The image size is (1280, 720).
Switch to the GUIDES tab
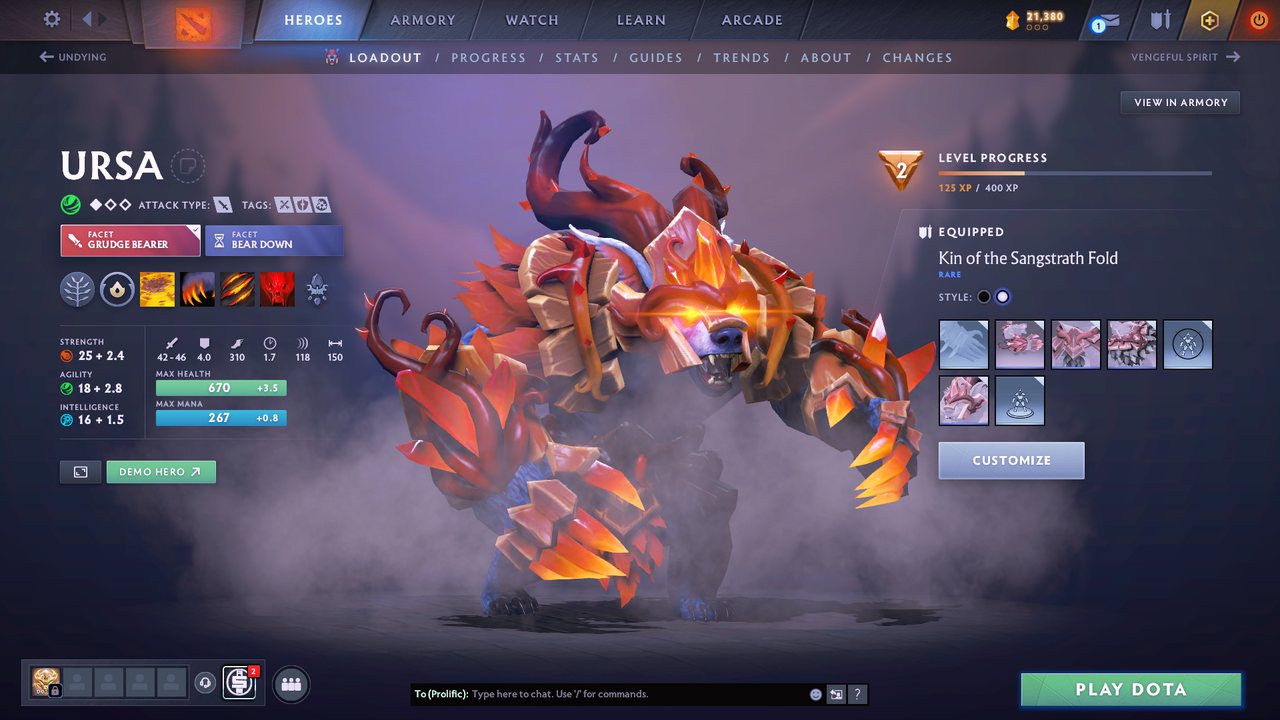(656, 57)
